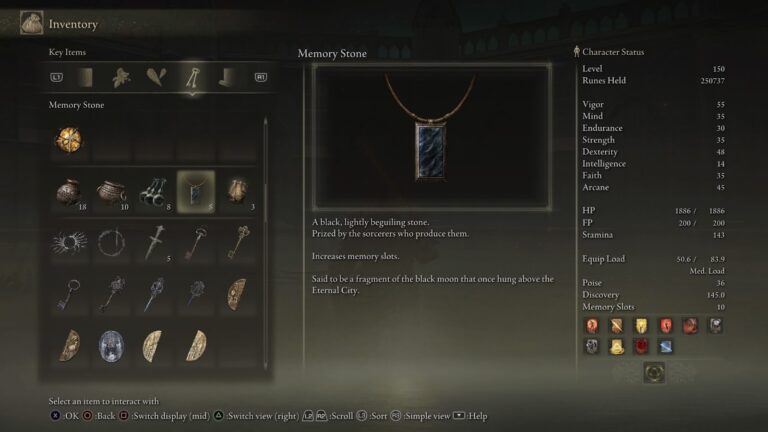Pick the spiky sun-shaped key item
This screenshot has width=768, height=432.
click(x=68, y=243)
